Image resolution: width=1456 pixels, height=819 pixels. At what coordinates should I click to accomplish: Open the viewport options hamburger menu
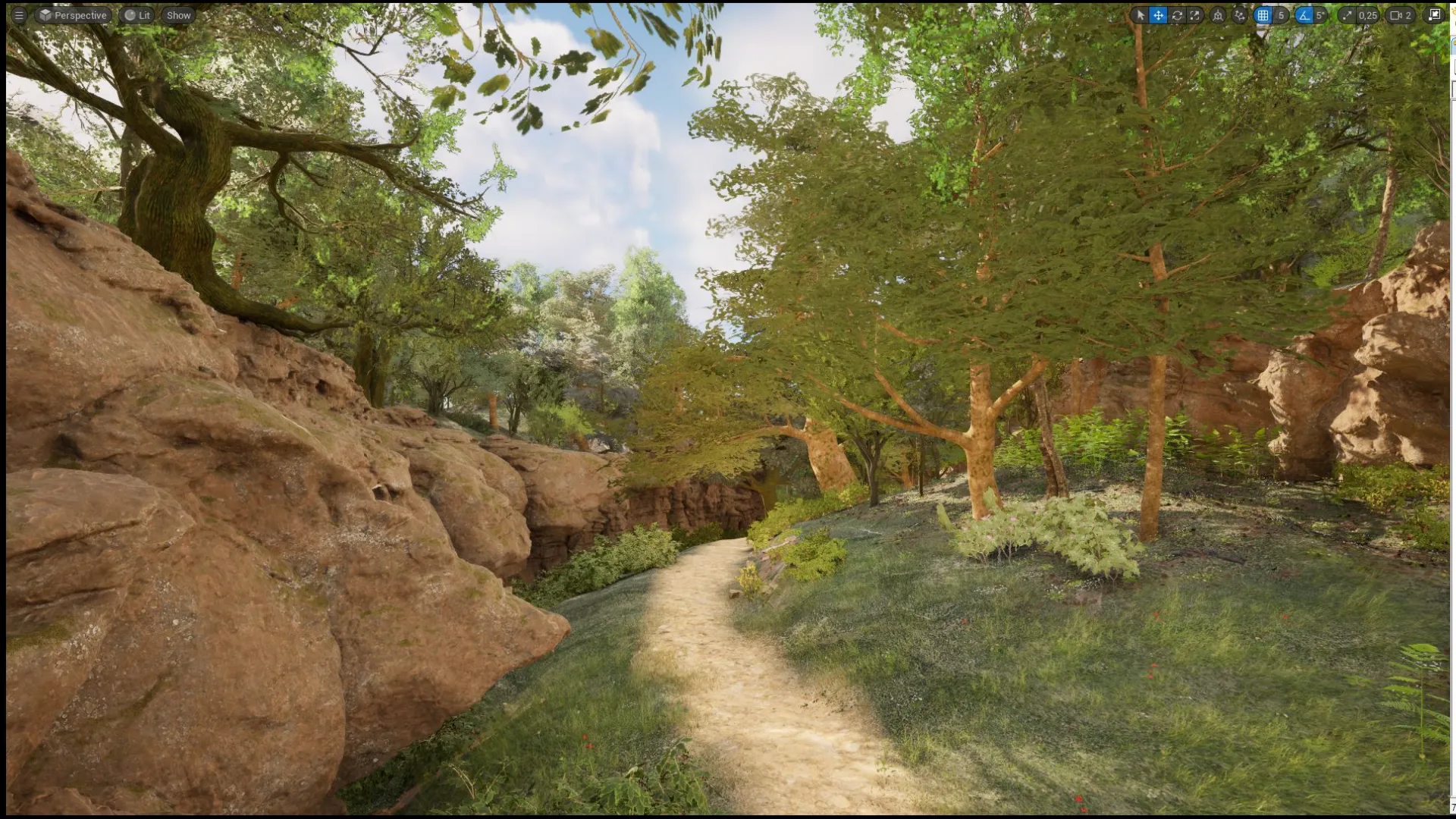click(x=19, y=15)
